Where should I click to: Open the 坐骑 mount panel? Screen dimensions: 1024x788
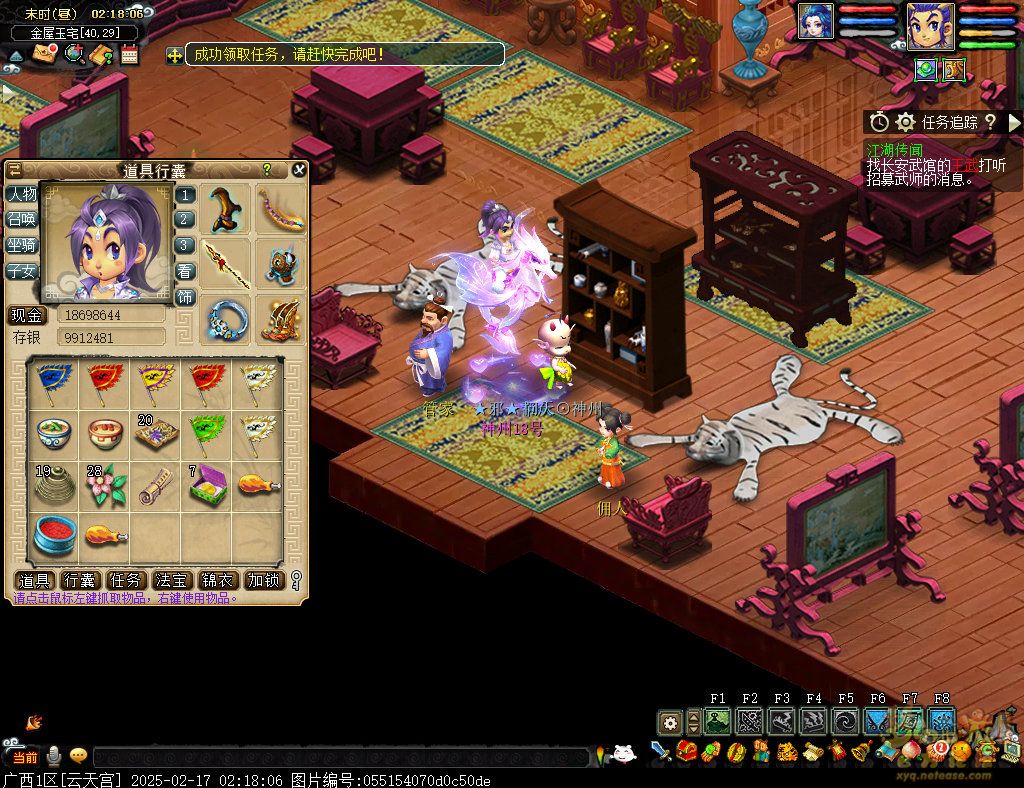point(21,245)
